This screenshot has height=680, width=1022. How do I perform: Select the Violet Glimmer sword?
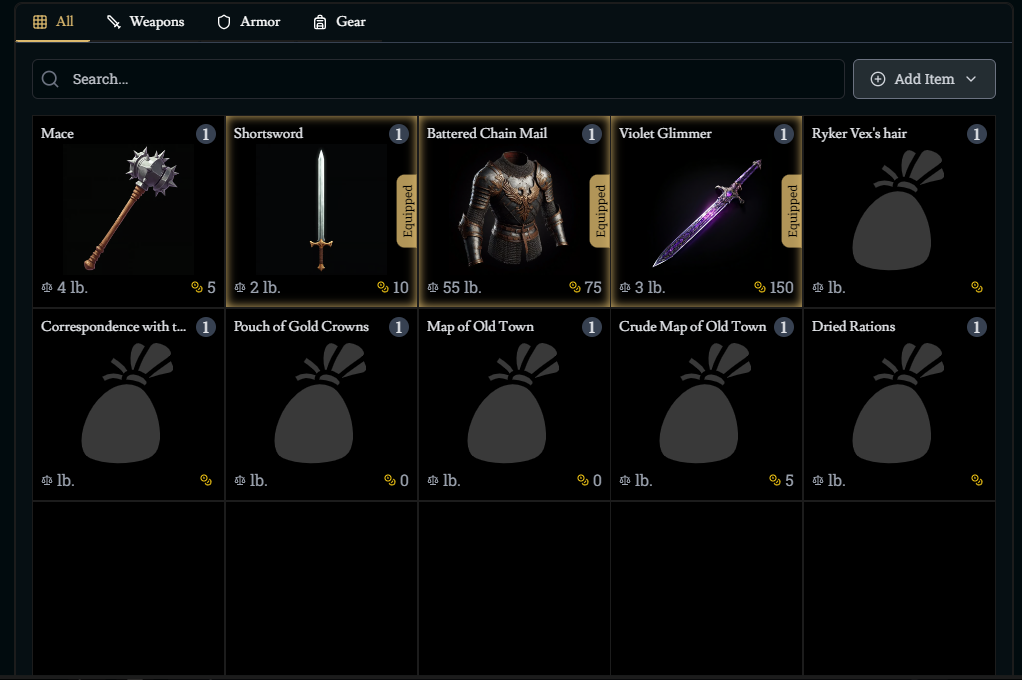pyautogui.click(x=707, y=211)
